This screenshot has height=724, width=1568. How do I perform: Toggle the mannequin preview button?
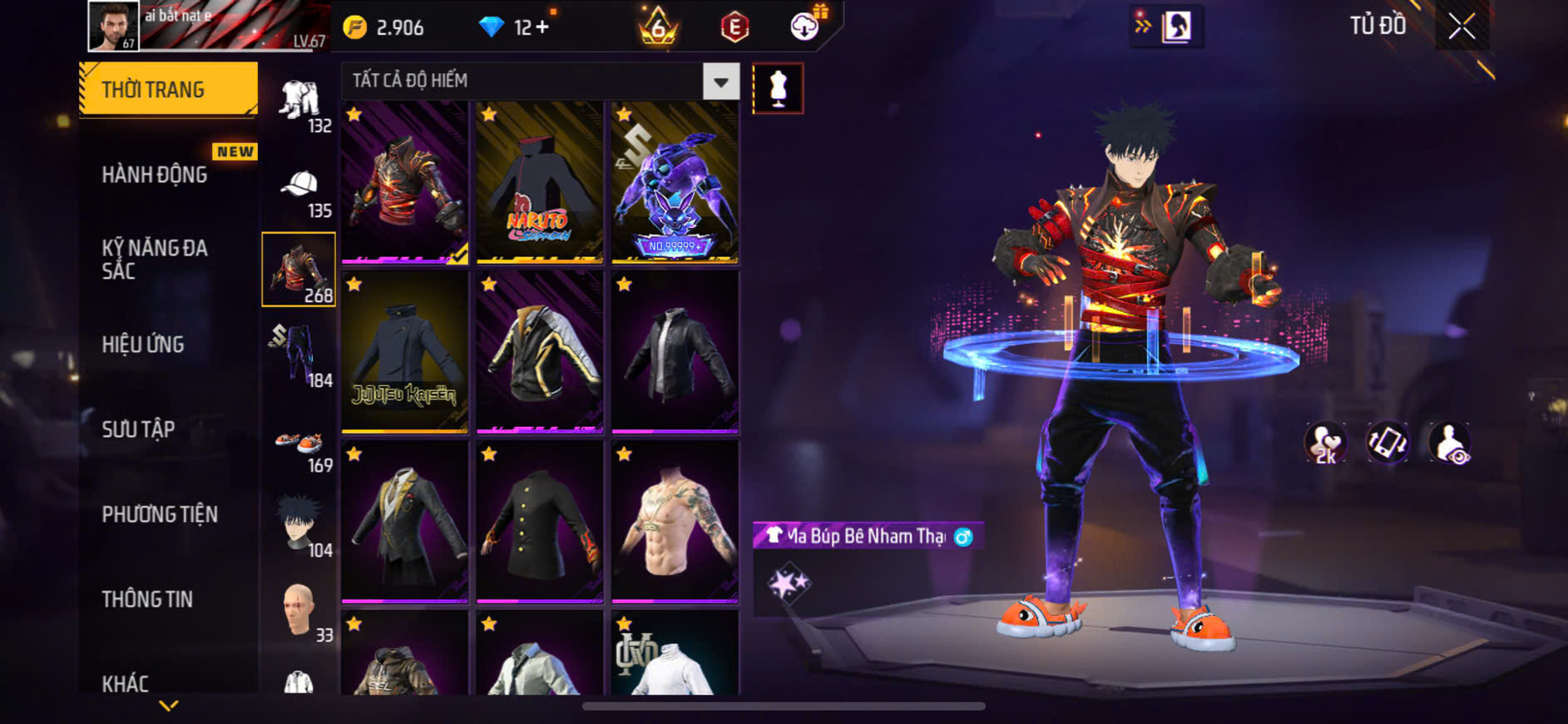pos(778,88)
